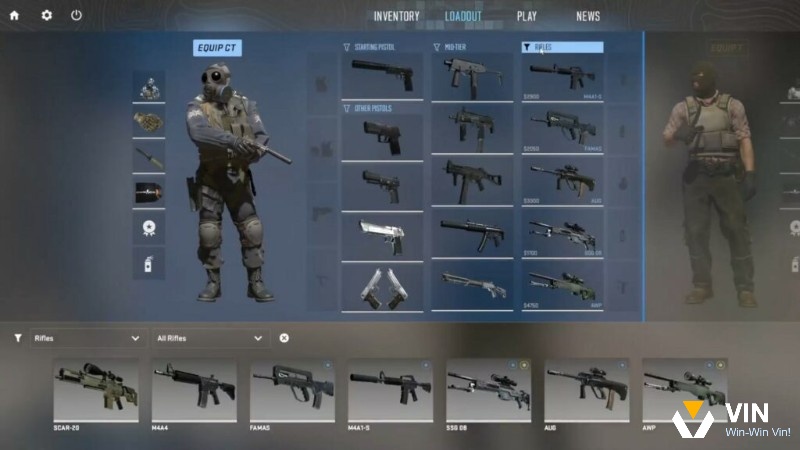Open the Rifles filter dropdown
Viewport: 800px width, 450px height.
pos(86,338)
